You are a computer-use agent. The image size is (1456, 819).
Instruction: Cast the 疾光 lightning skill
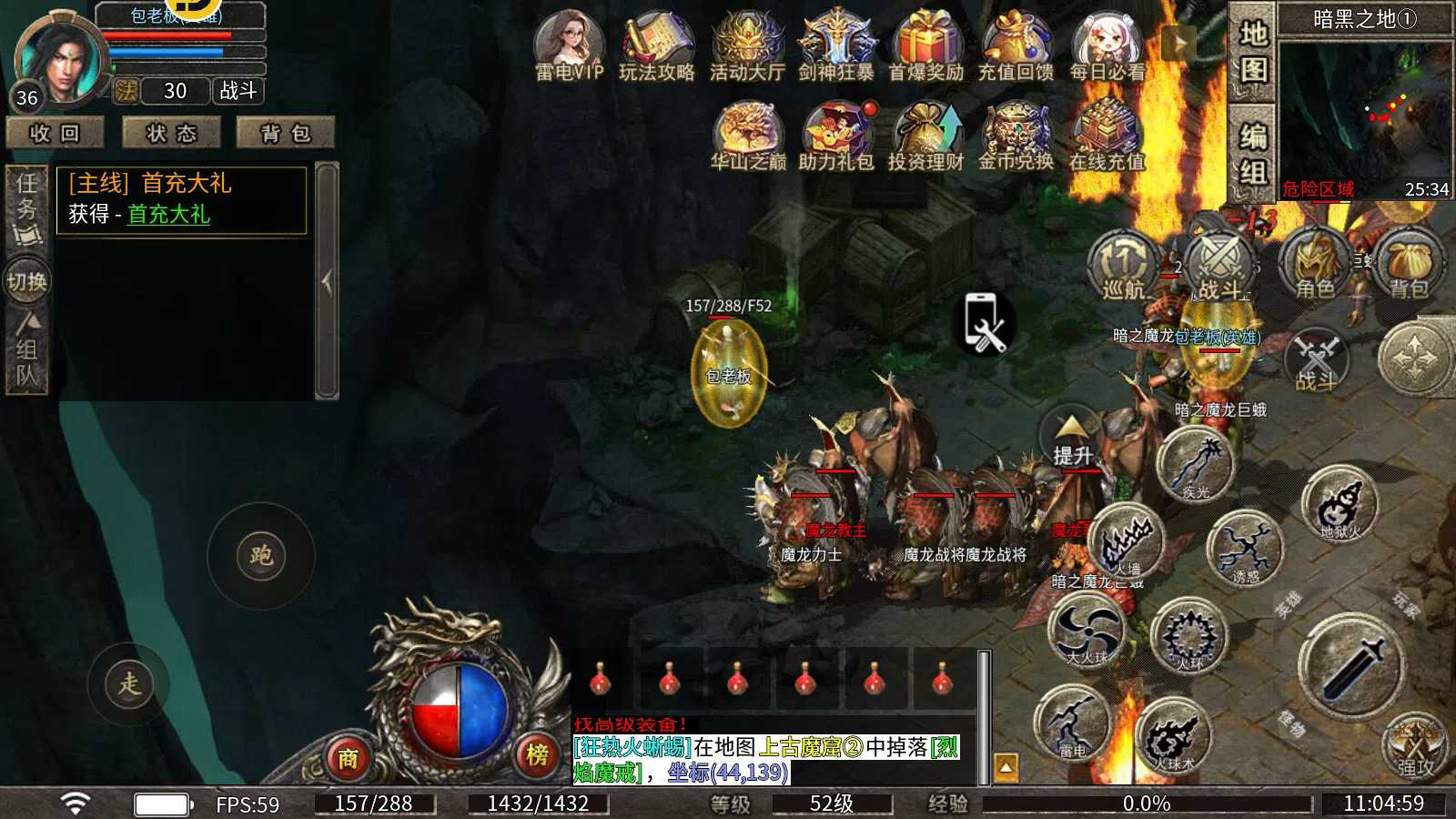tap(1196, 466)
